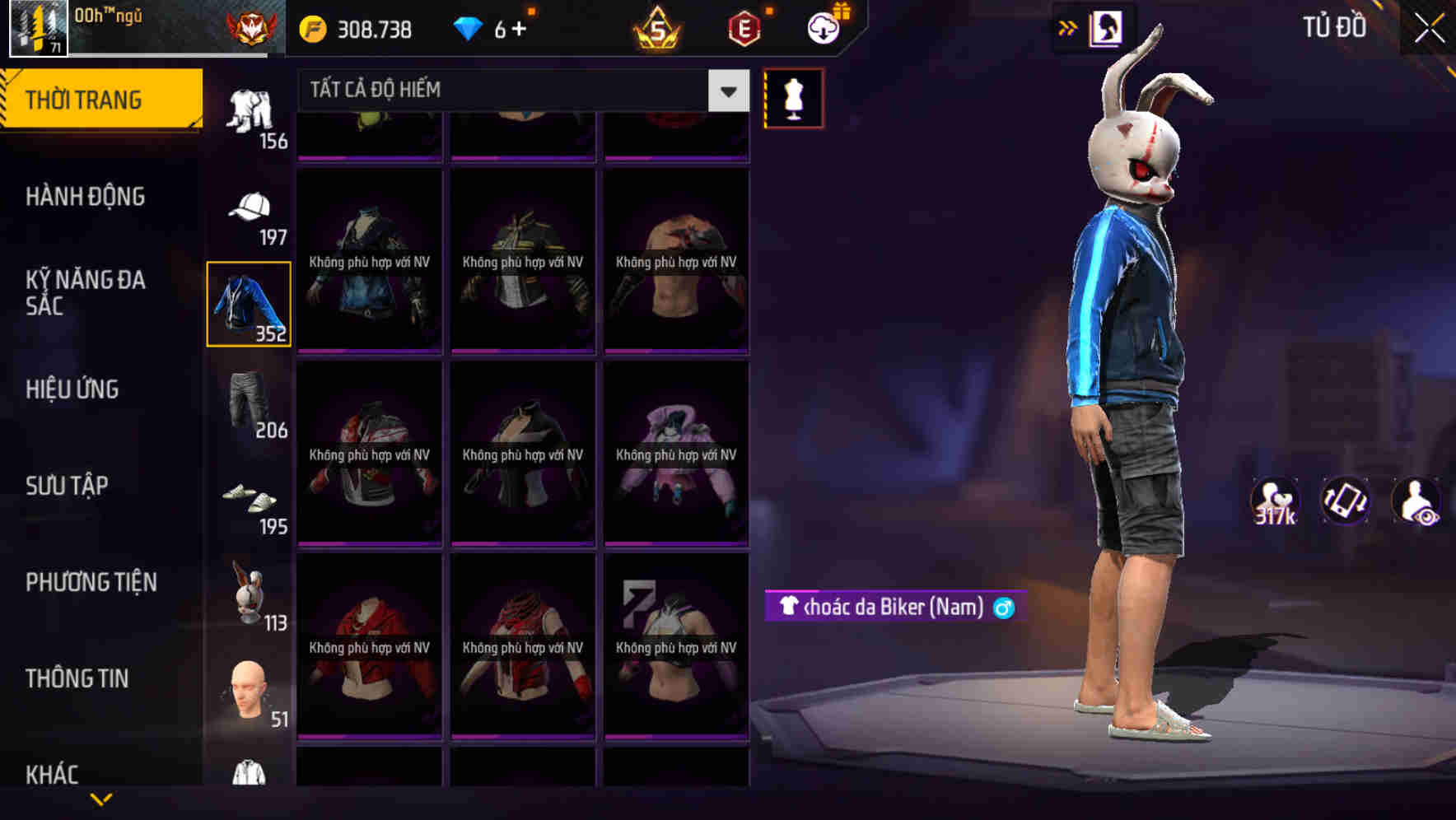The width and height of the screenshot is (1456, 820).
Task: Toggle the mannequin outfit preview button
Action: click(793, 99)
